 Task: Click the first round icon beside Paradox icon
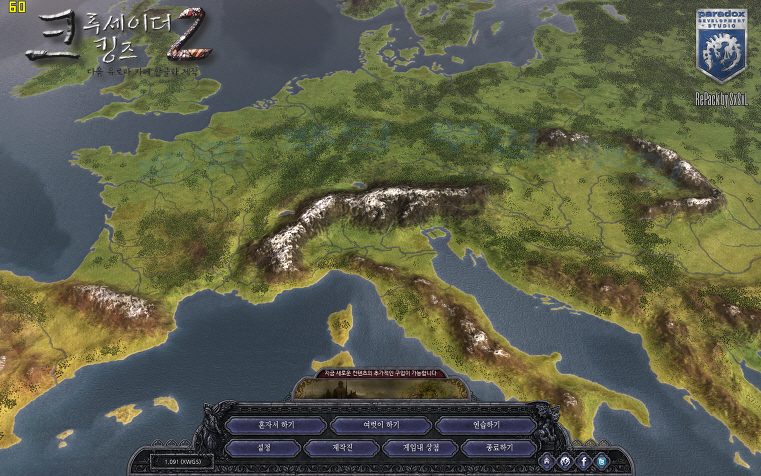coord(547,461)
